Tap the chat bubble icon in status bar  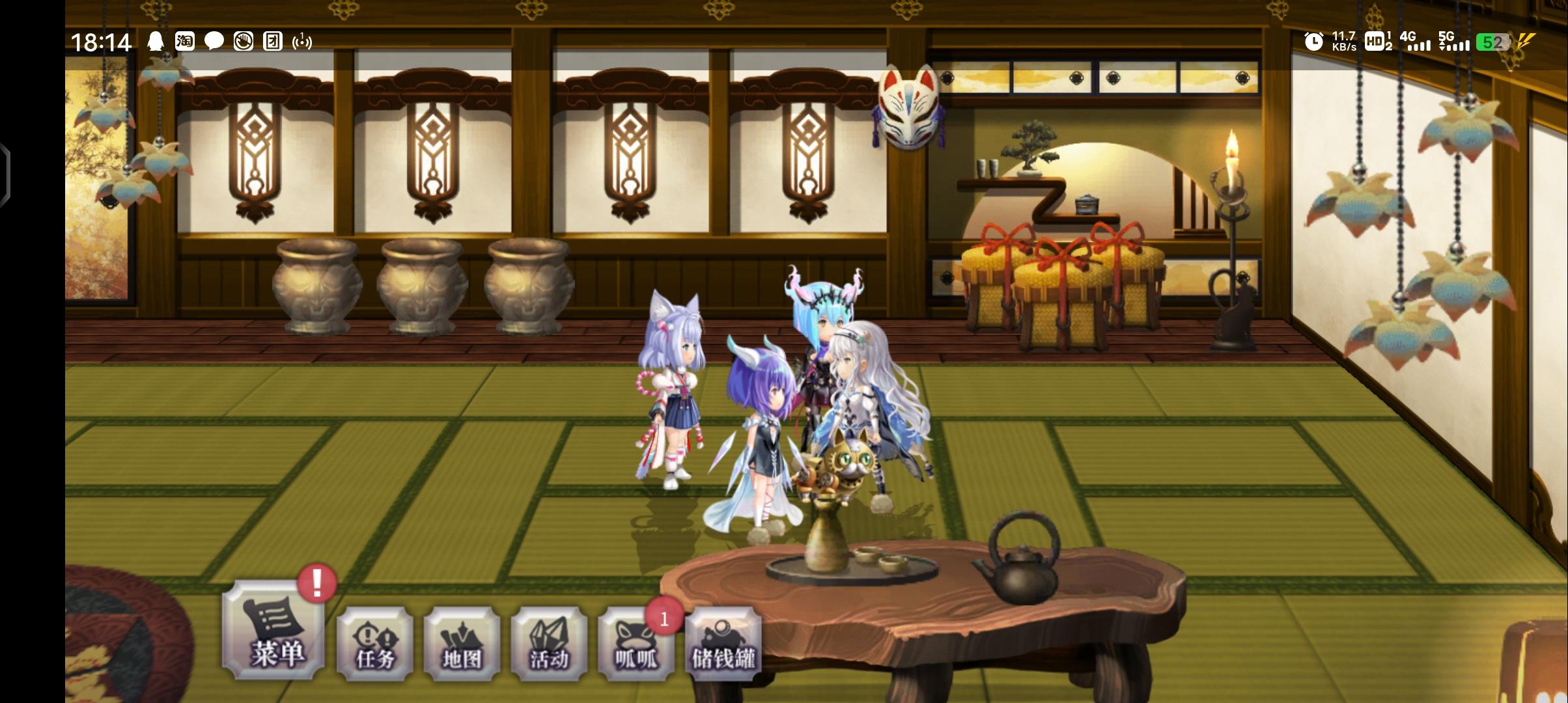(x=214, y=42)
